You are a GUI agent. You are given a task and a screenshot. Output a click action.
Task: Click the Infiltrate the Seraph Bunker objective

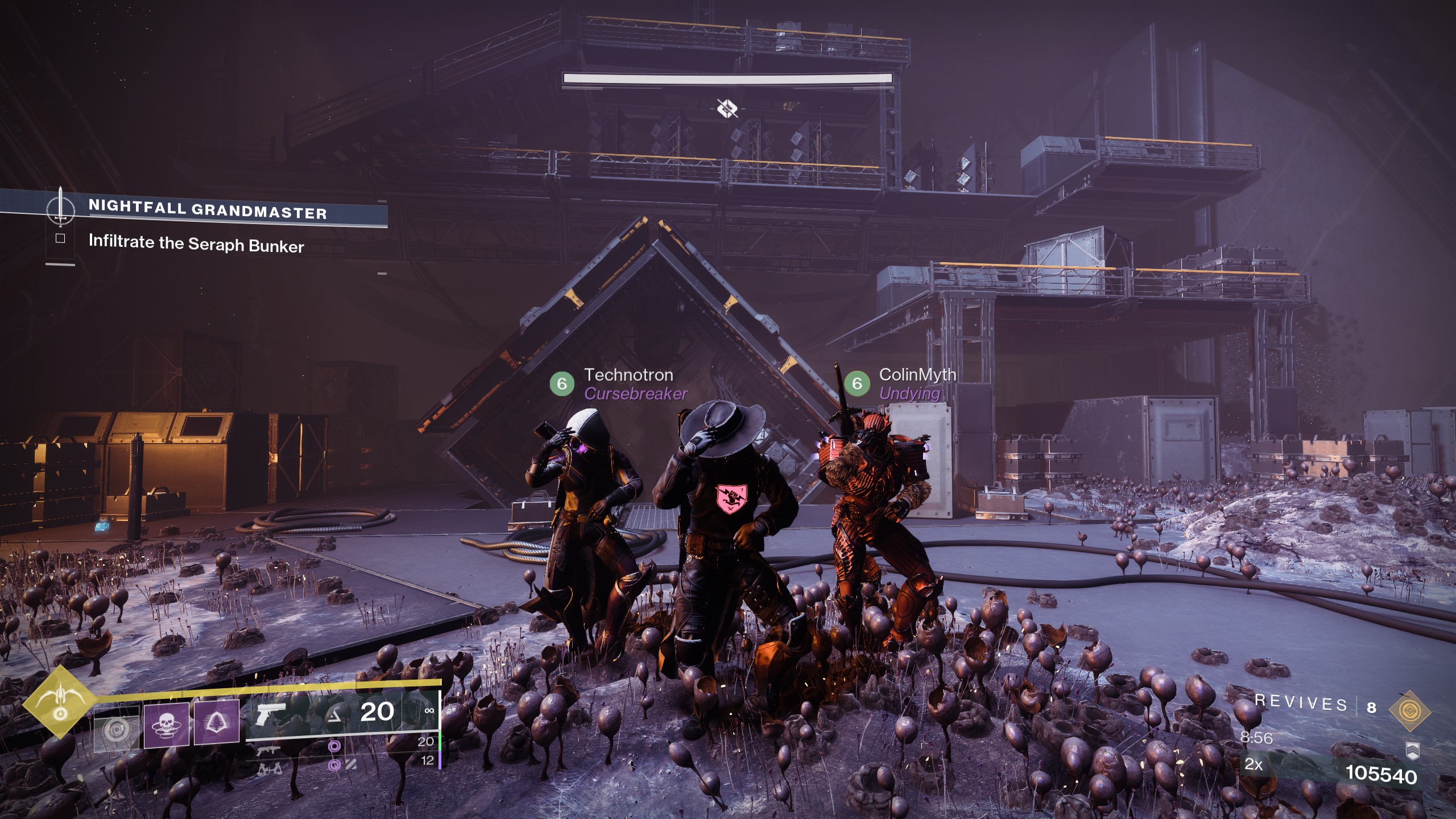(196, 244)
